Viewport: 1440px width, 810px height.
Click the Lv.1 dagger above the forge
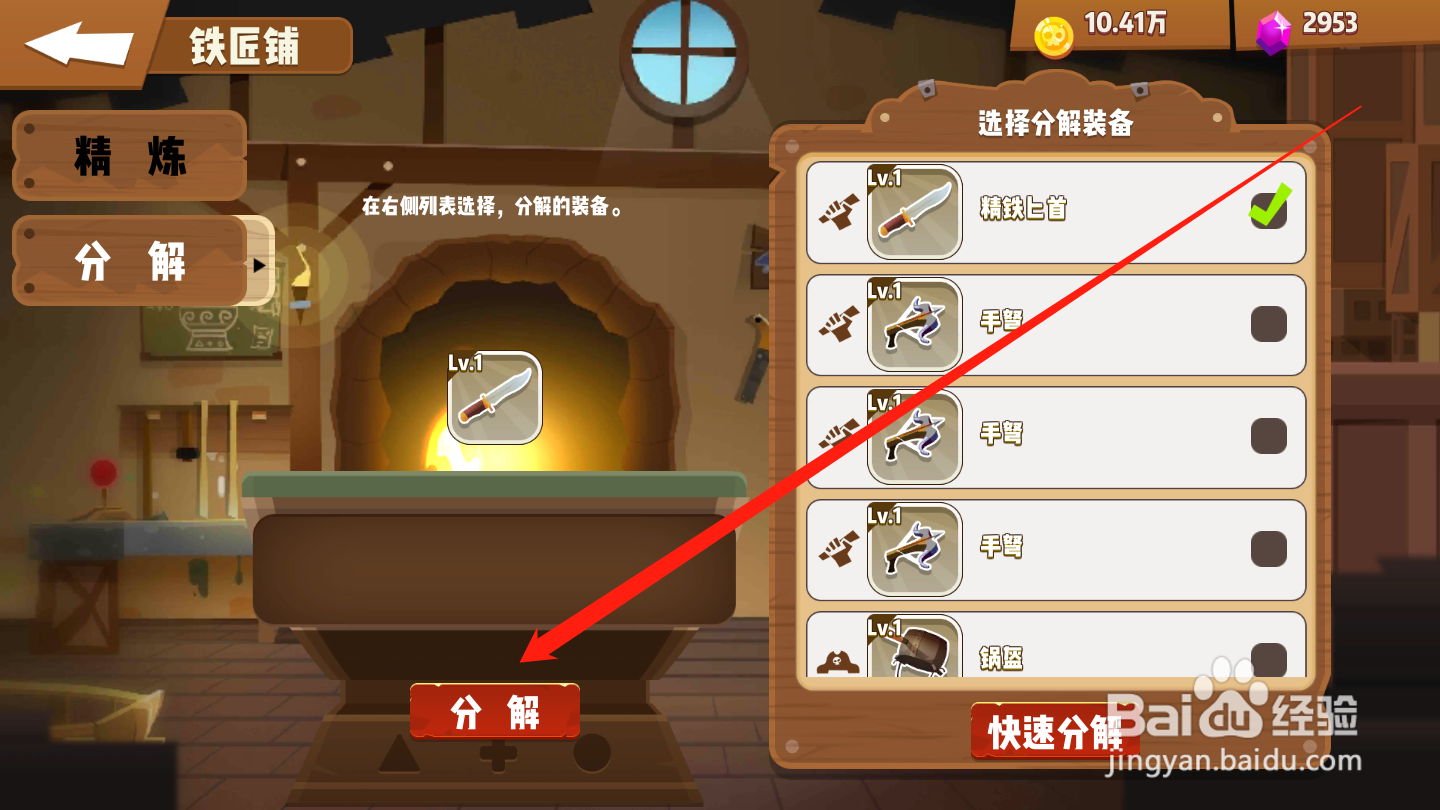[x=492, y=395]
